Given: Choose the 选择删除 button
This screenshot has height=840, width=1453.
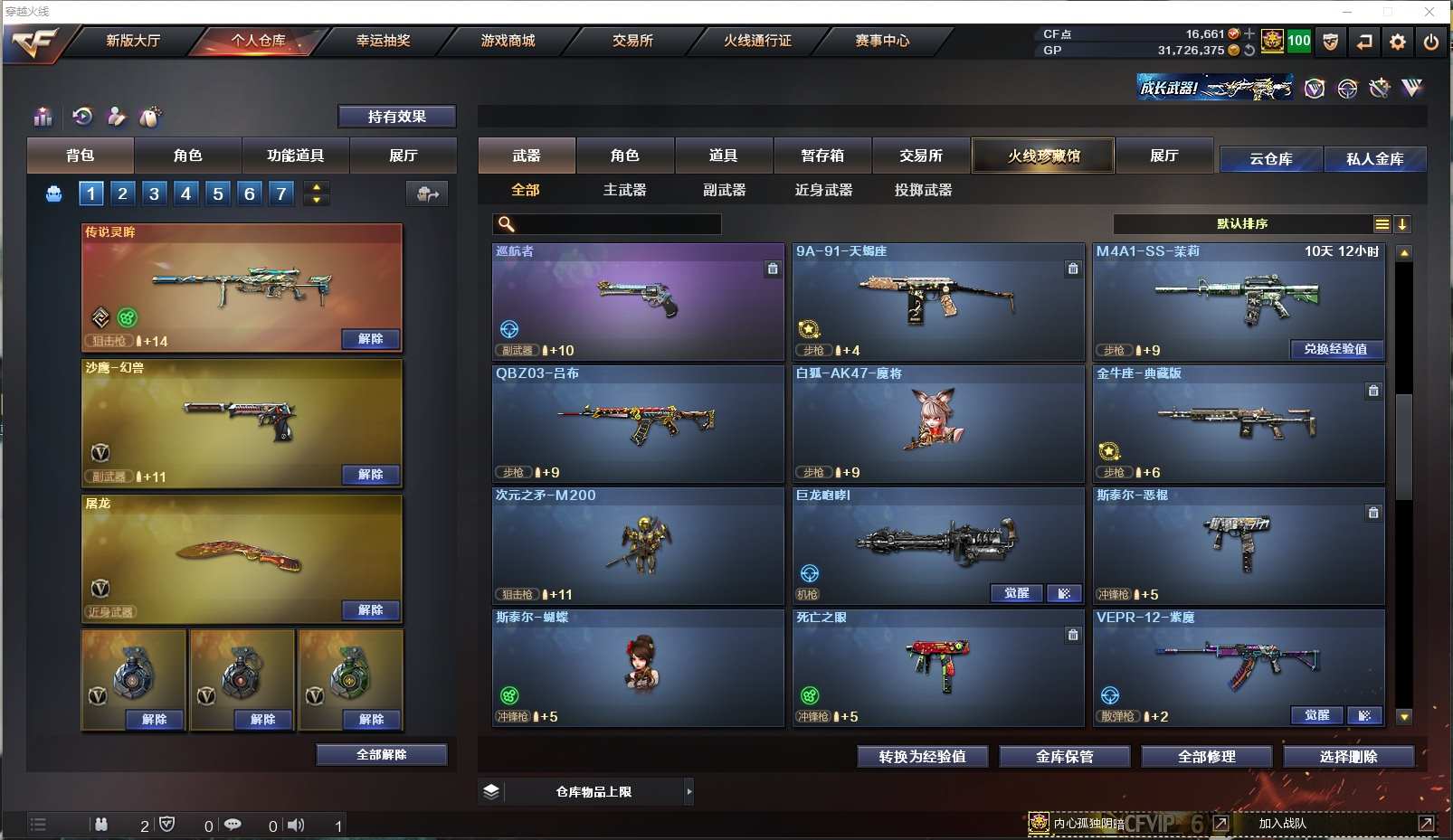Looking at the screenshot, I should 1348,757.
